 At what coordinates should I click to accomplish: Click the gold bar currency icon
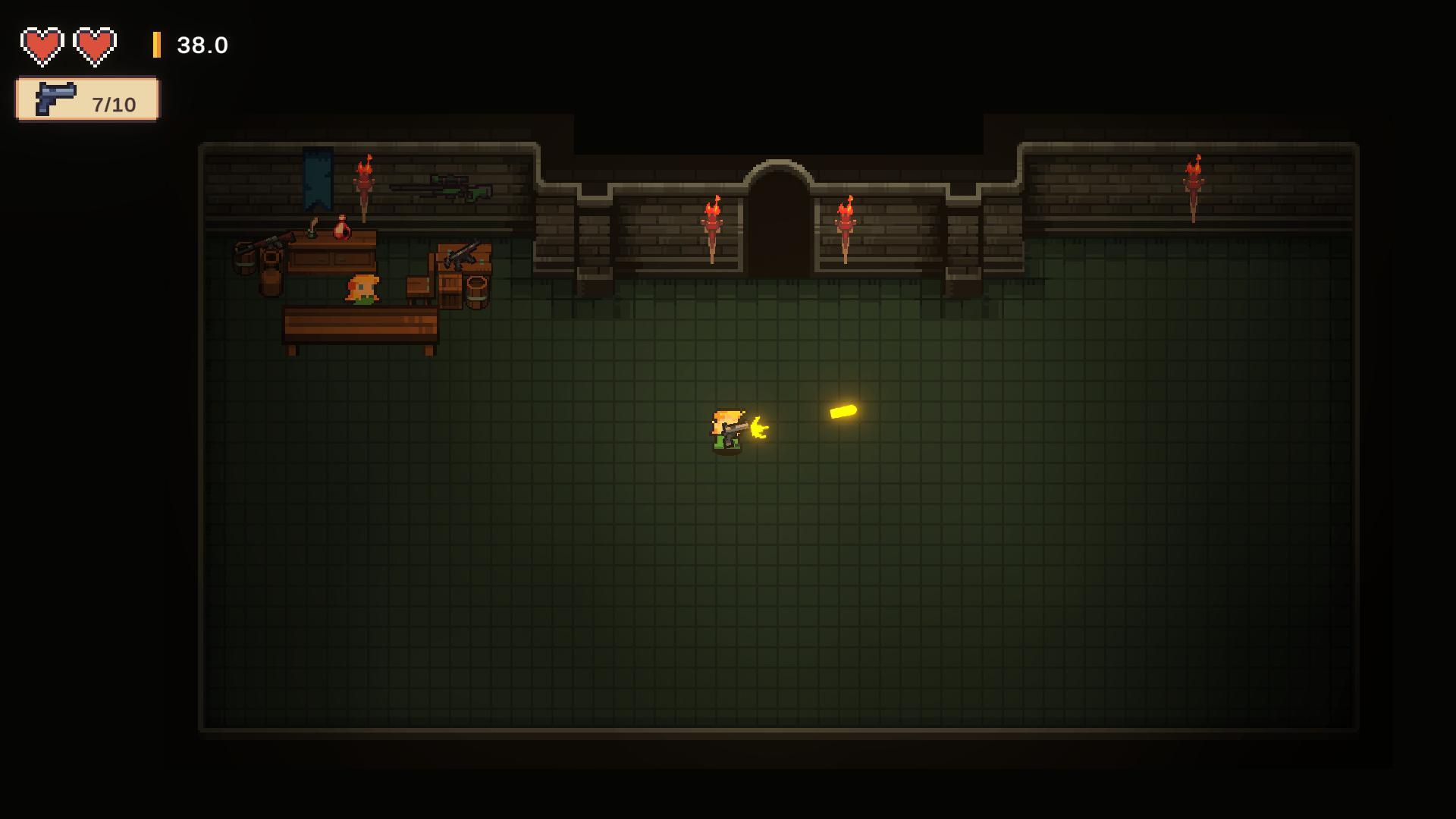(x=157, y=45)
